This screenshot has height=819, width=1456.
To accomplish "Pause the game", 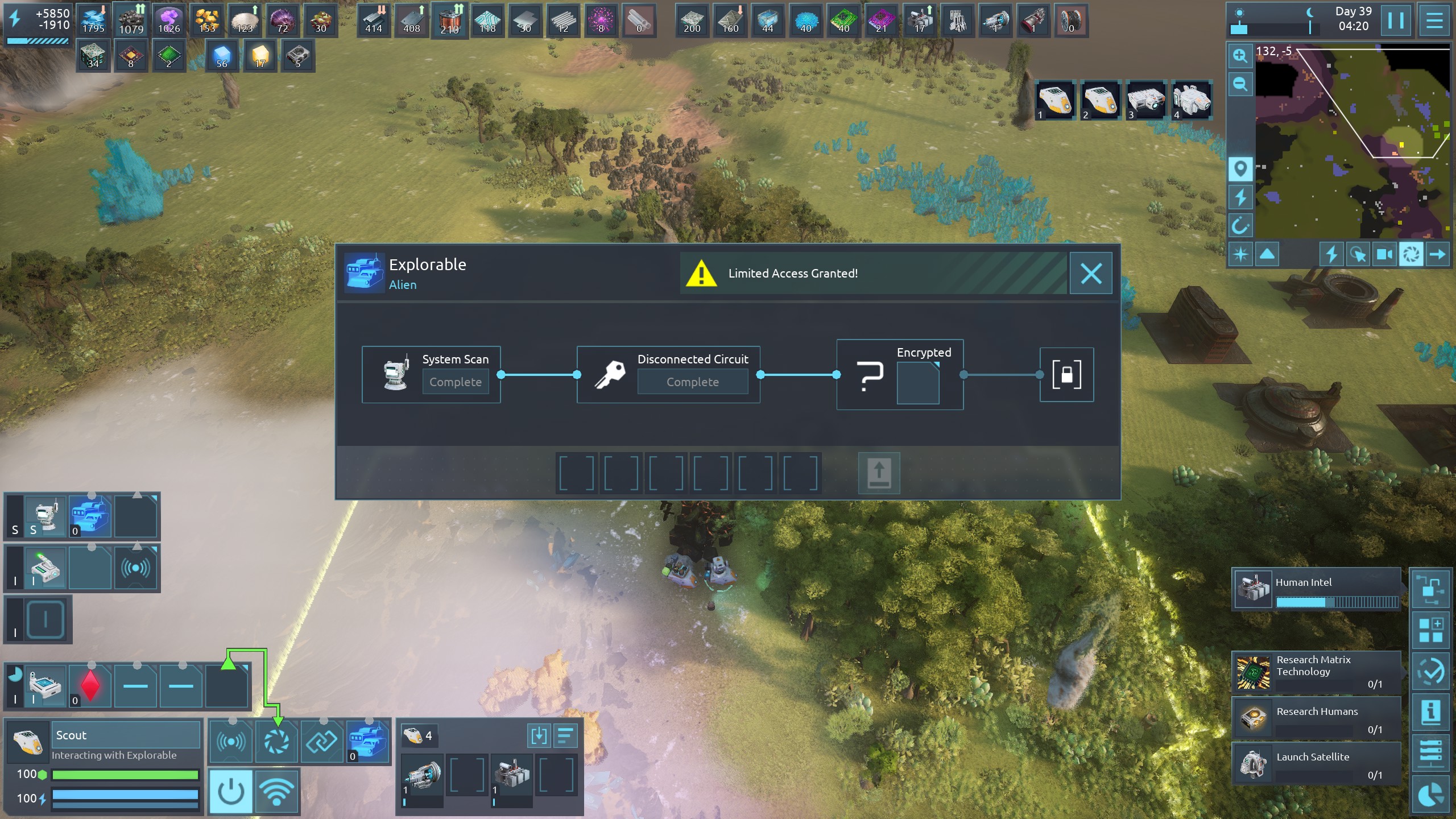I will (1396, 20).
